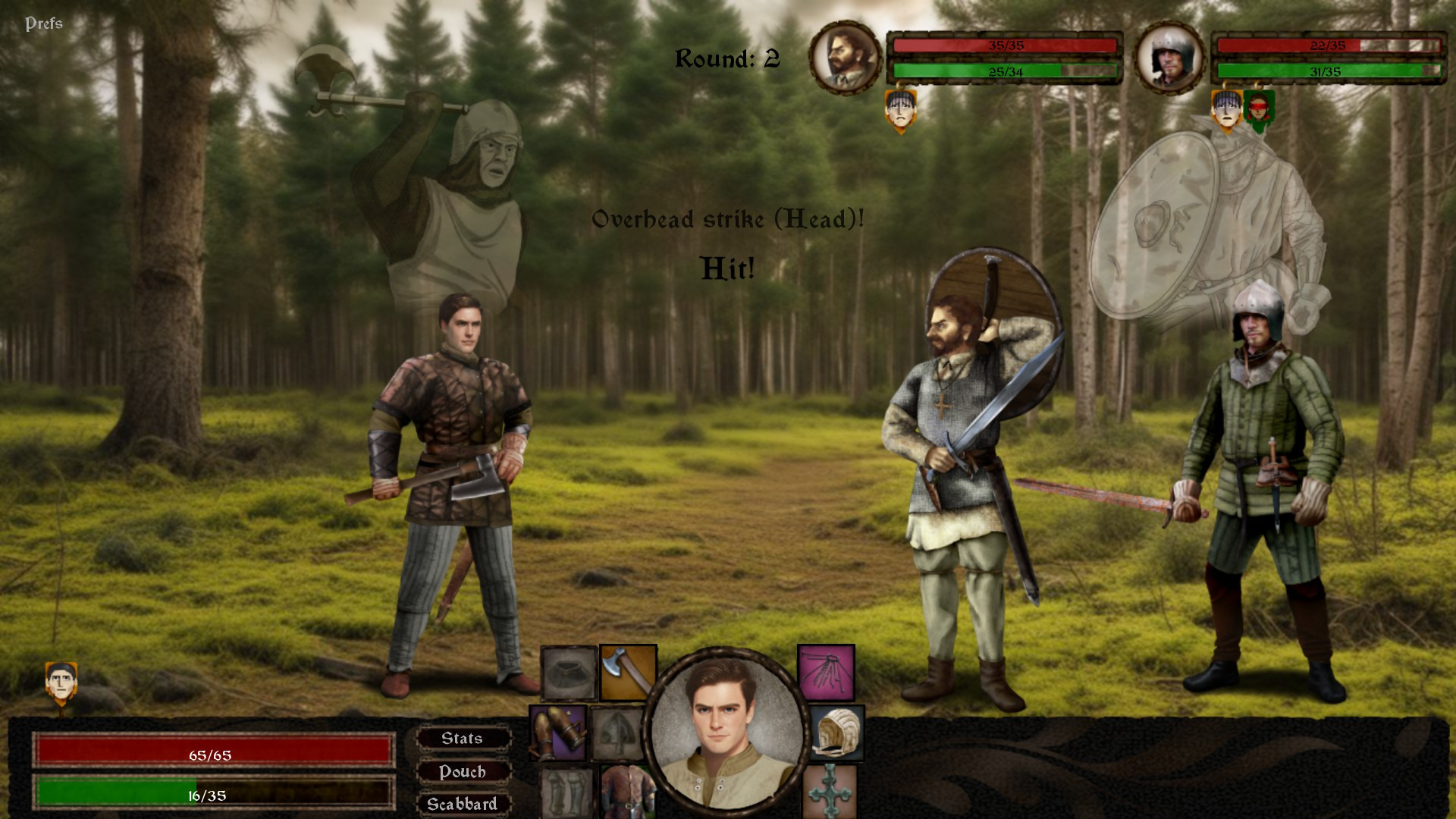The height and width of the screenshot is (819, 1456).
Task: Select the equipped axe weapon slot
Action: [628, 672]
